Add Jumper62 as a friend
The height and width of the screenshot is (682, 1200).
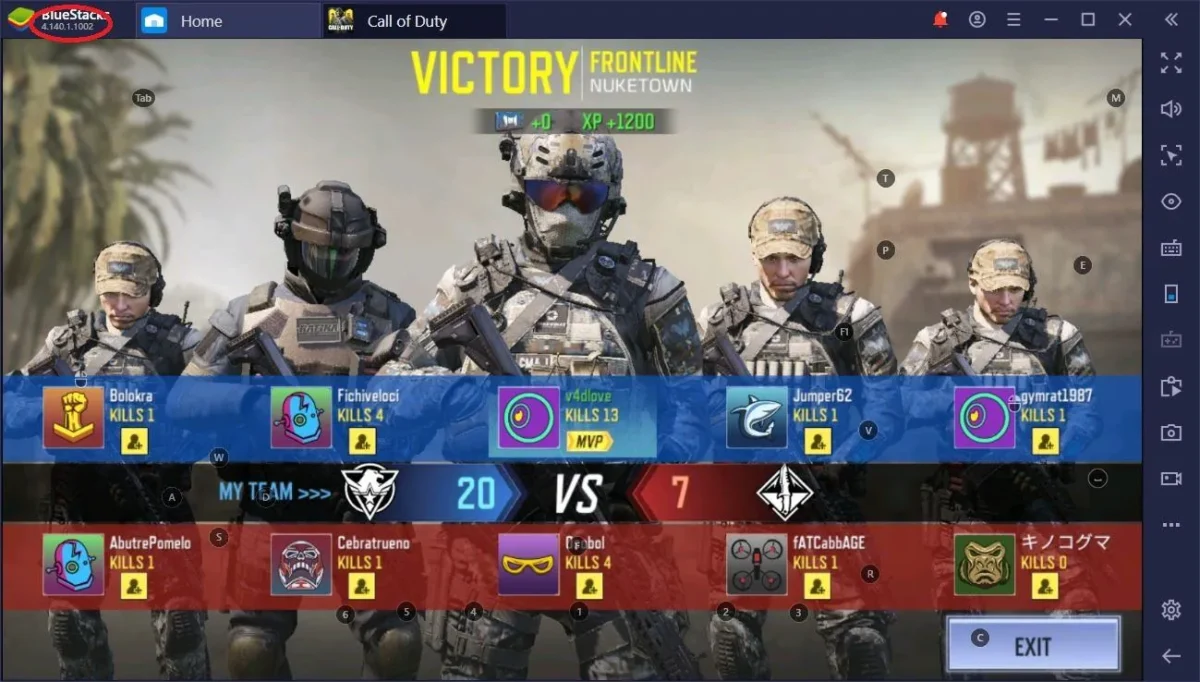[x=818, y=441]
